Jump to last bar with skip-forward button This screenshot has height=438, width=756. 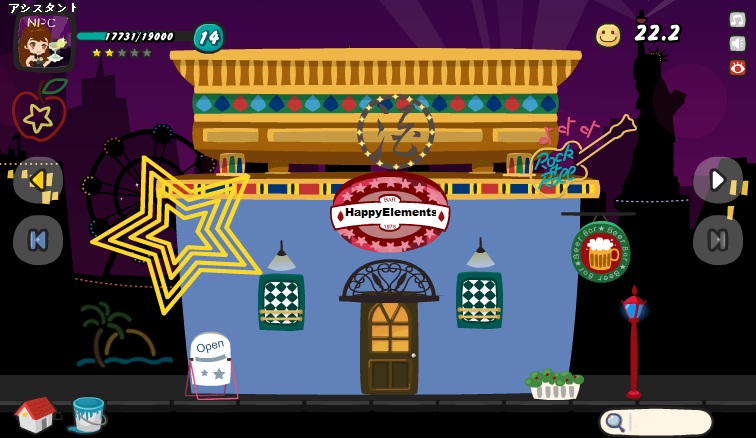[717, 240]
